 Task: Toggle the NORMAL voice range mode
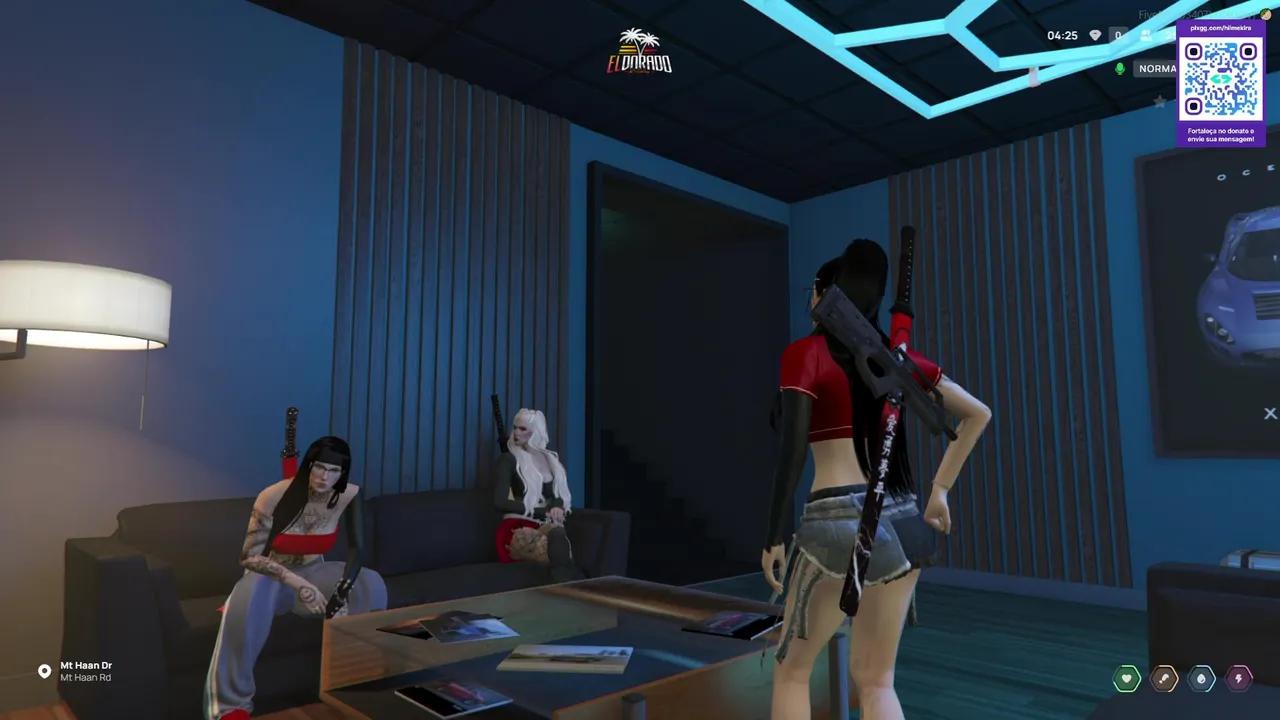pyautogui.click(x=1160, y=68)
